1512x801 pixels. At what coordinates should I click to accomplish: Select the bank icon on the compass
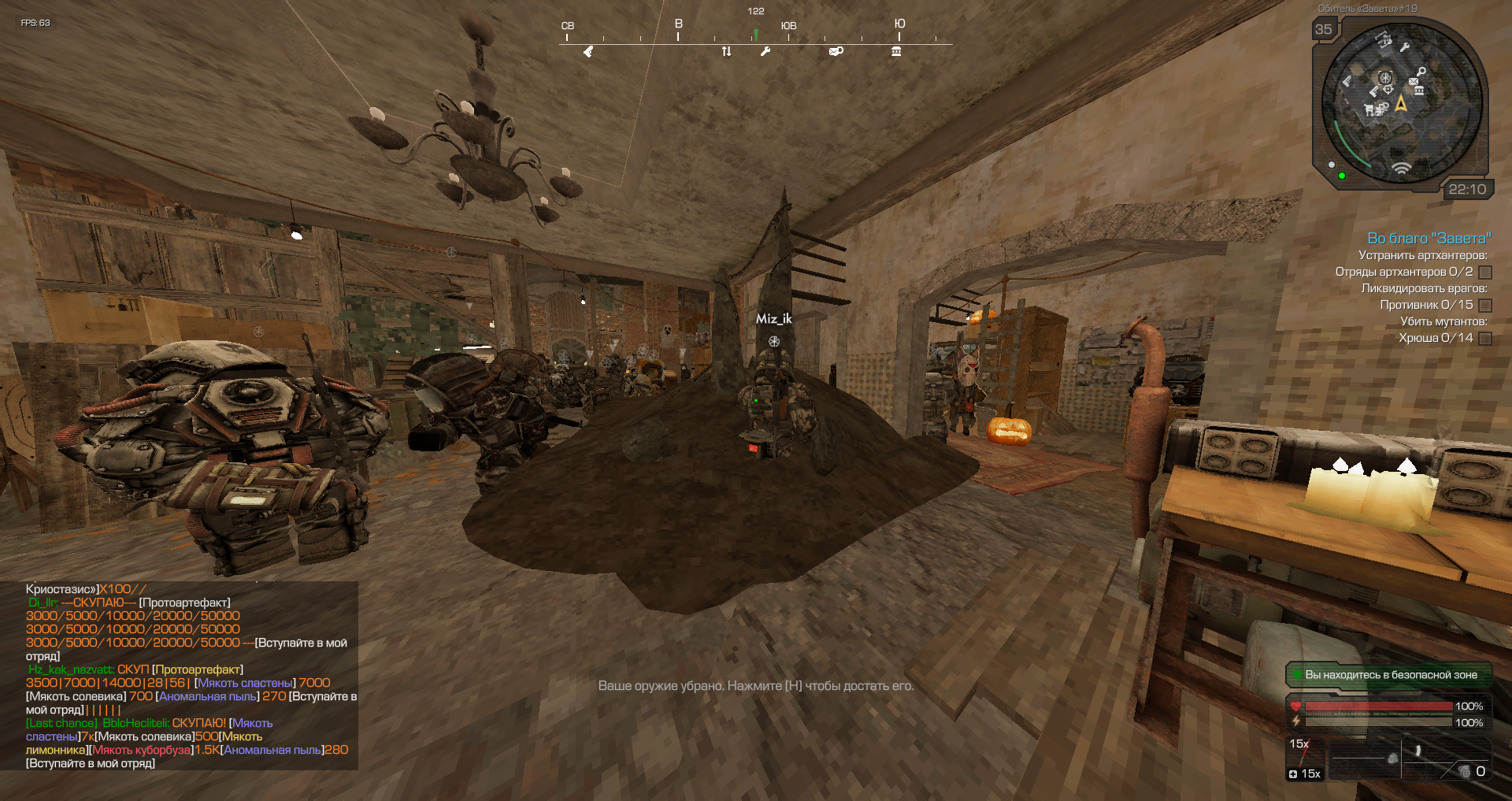(896, 51)
